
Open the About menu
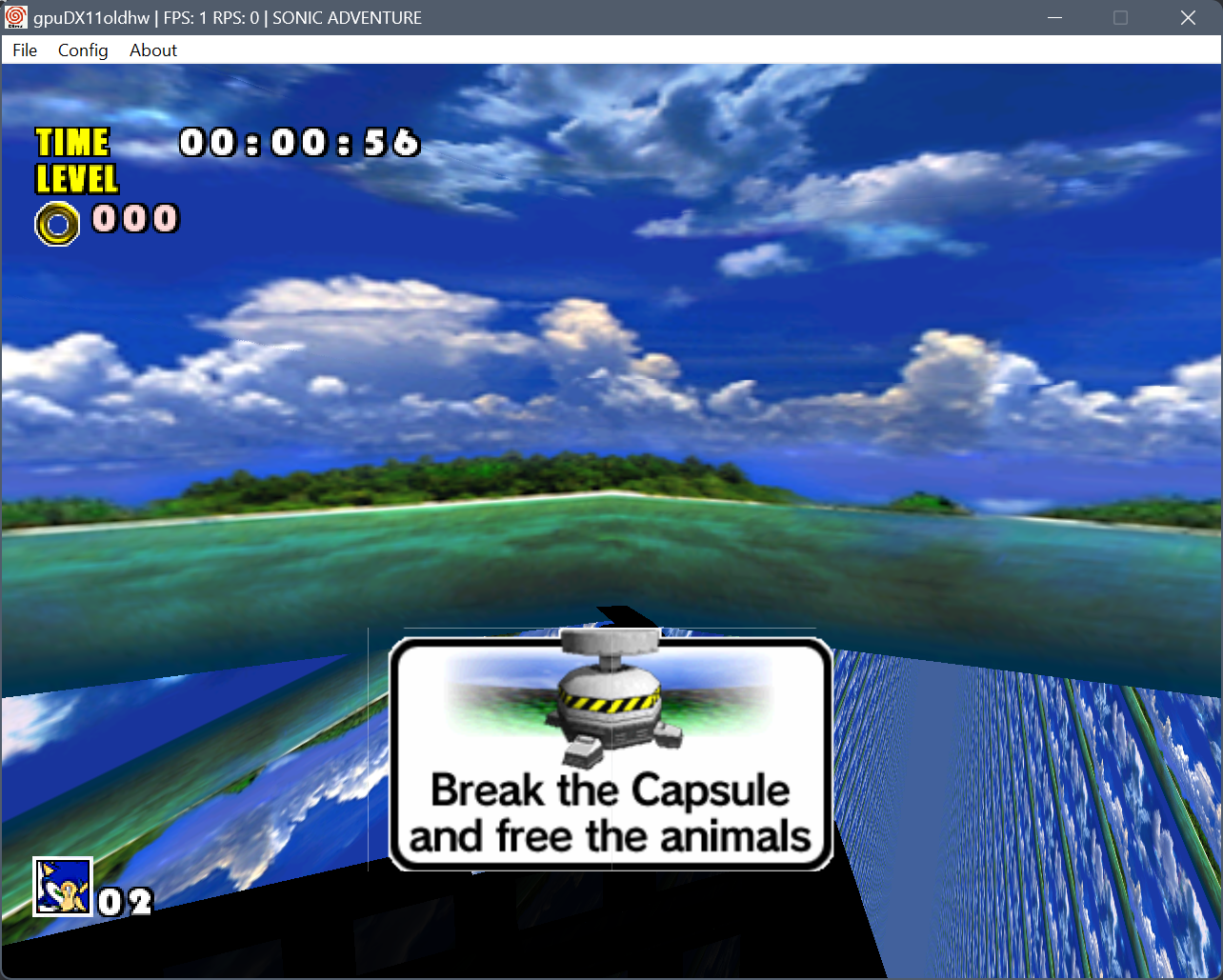tap(153, 50)
